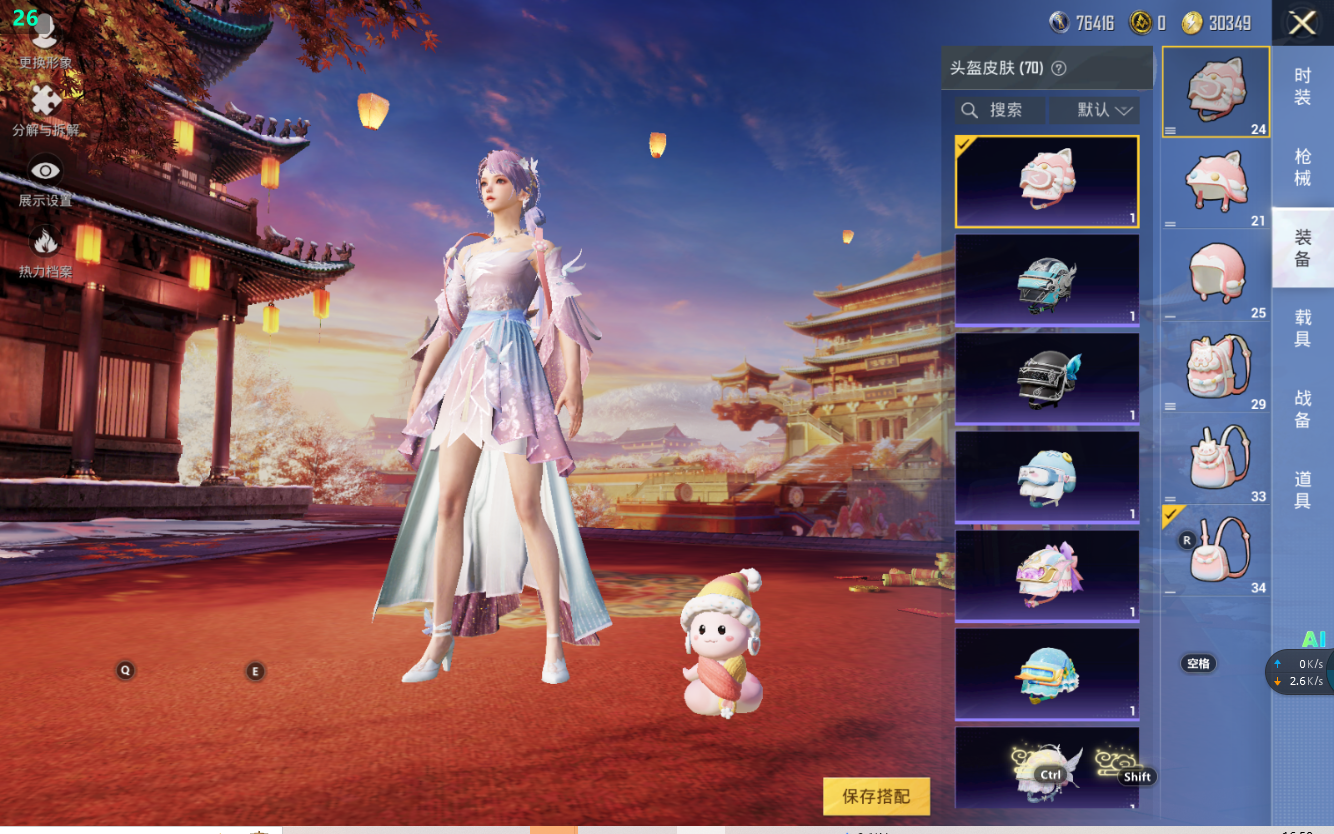
Task: Go to the 道具 tab
Action: coord(1302,491)
